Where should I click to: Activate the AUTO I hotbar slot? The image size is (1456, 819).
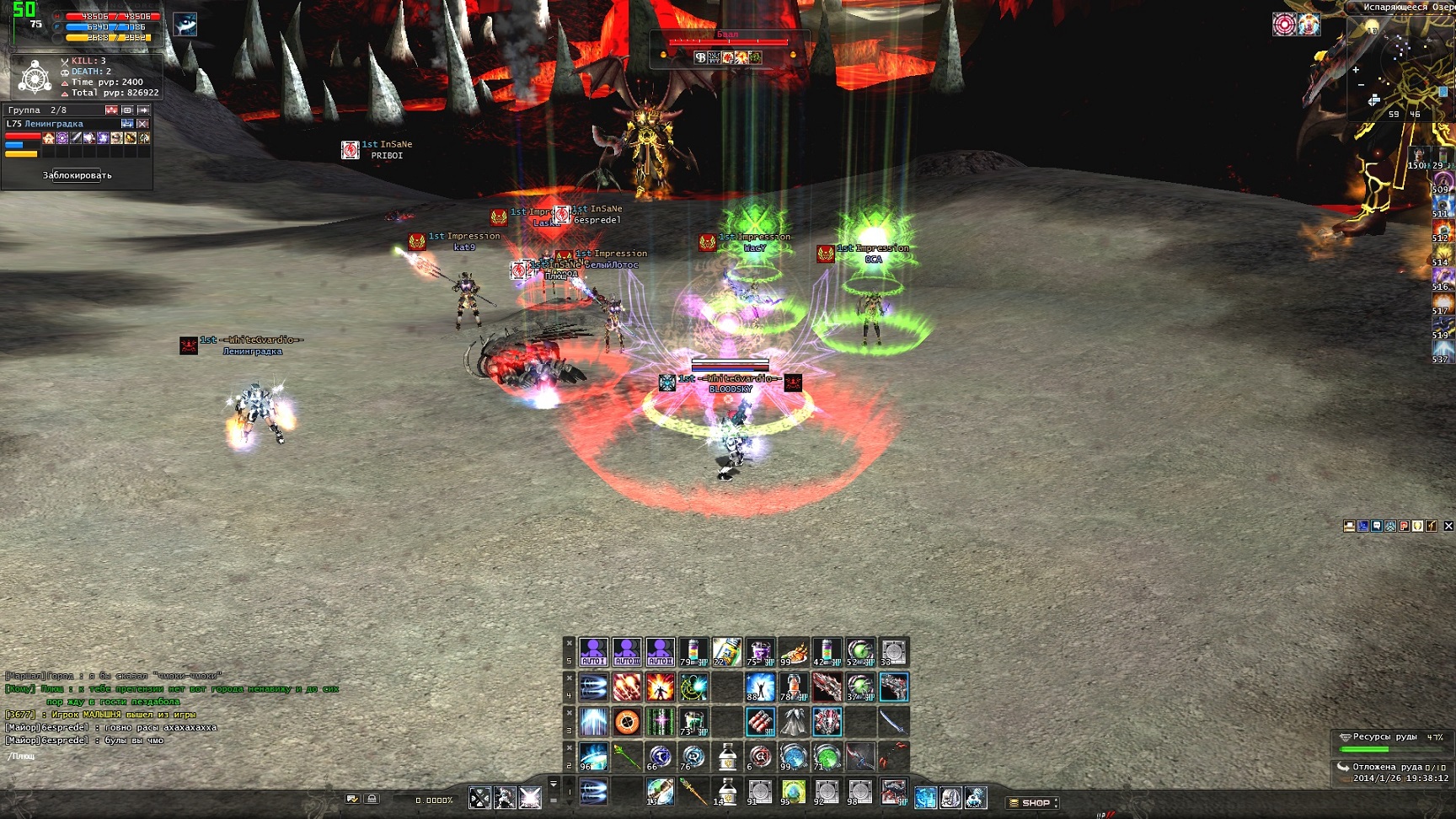tap(593, 652)
